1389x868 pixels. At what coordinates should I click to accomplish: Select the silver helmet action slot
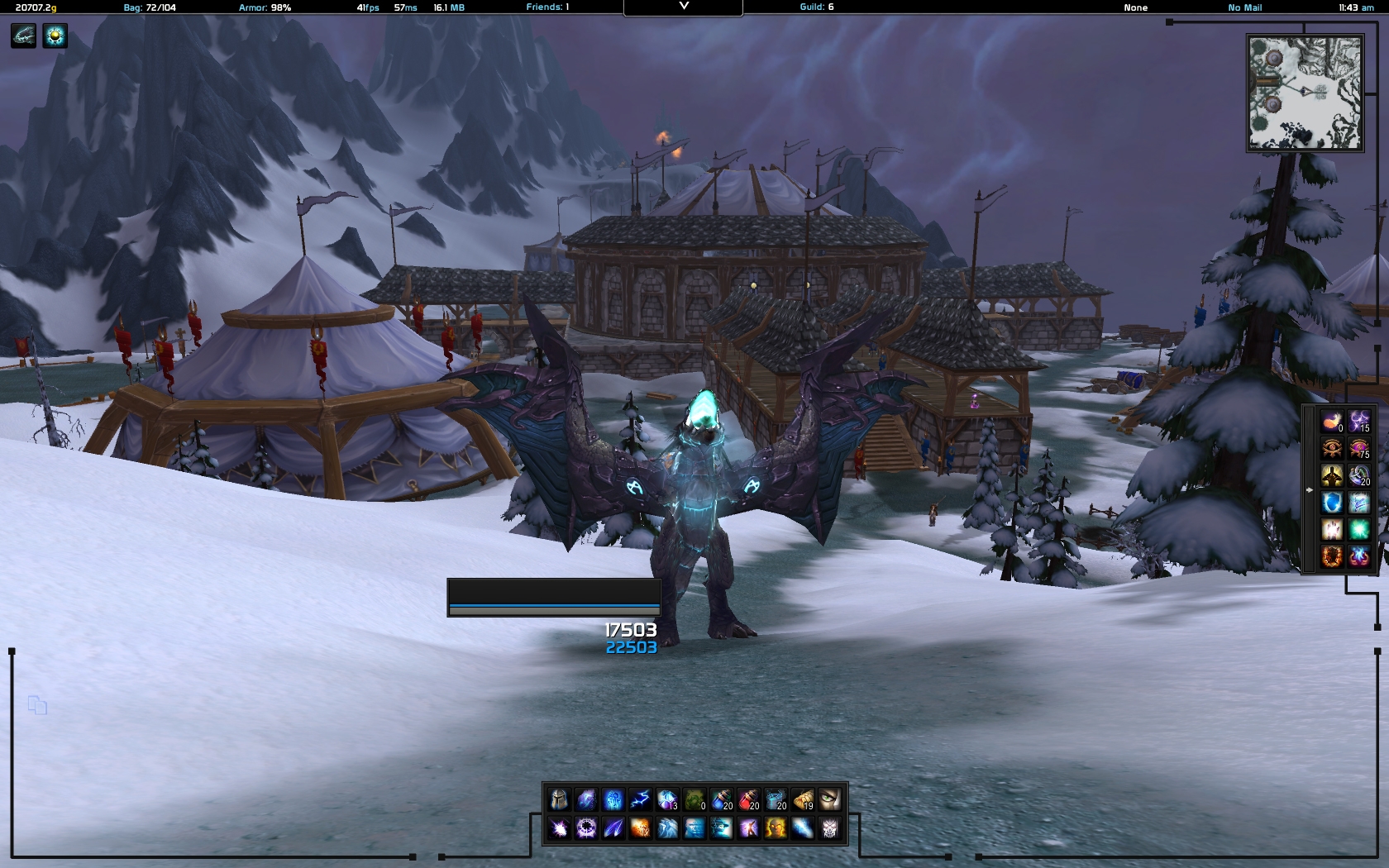click(559, 799)
